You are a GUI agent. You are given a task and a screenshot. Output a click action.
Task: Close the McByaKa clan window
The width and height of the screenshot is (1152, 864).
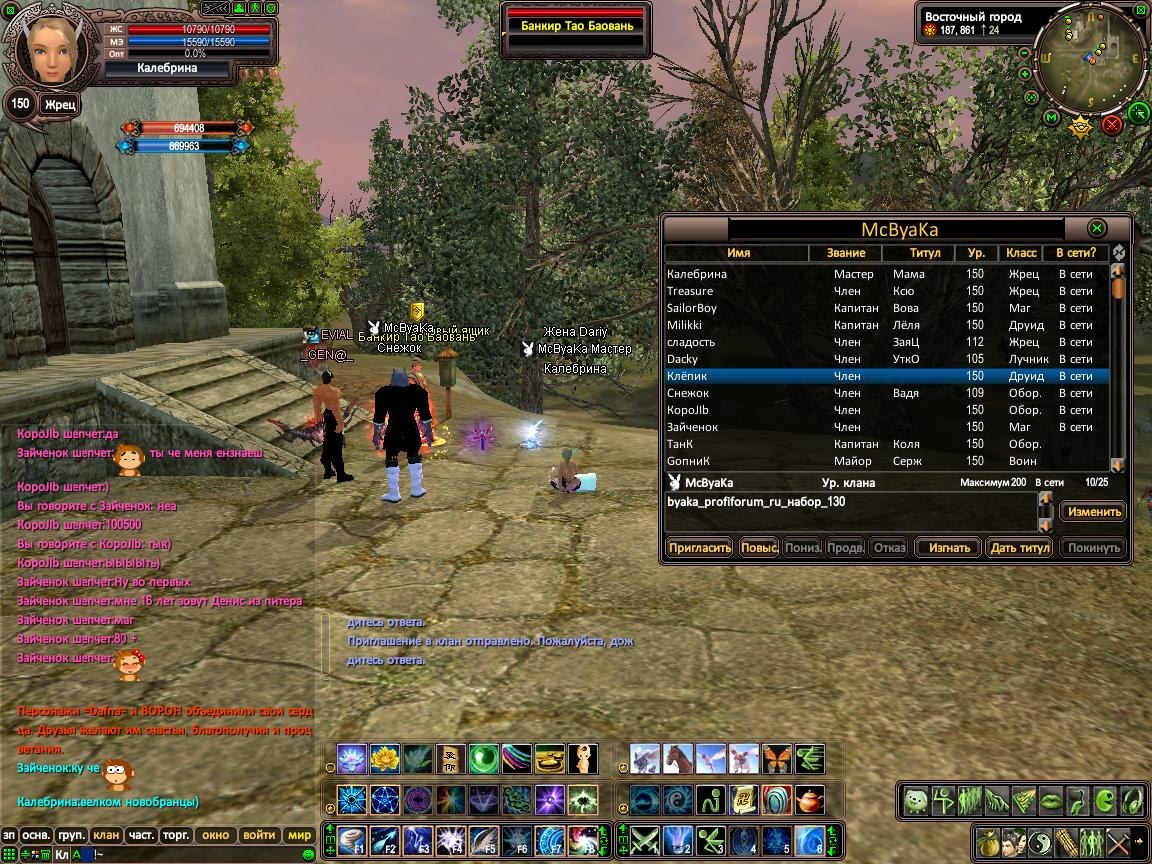coord(1097,228)
